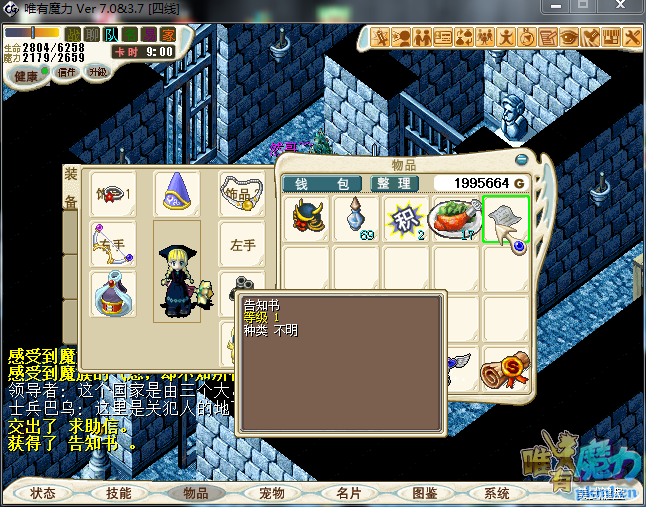This screenshot has width=646, height=507.
Task: Open the 状态 status menu
Action: tap(43, 493)
